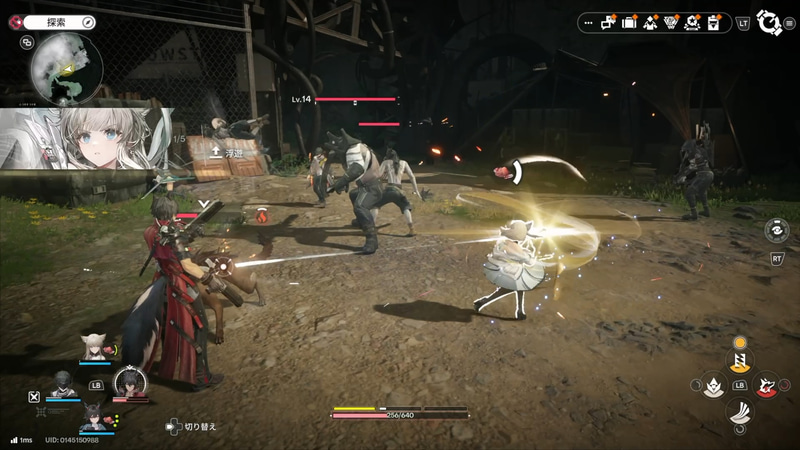The height and width of the screenshot is (450, 800).
Task: Open the star medal events icon
Action: [692, 22]
